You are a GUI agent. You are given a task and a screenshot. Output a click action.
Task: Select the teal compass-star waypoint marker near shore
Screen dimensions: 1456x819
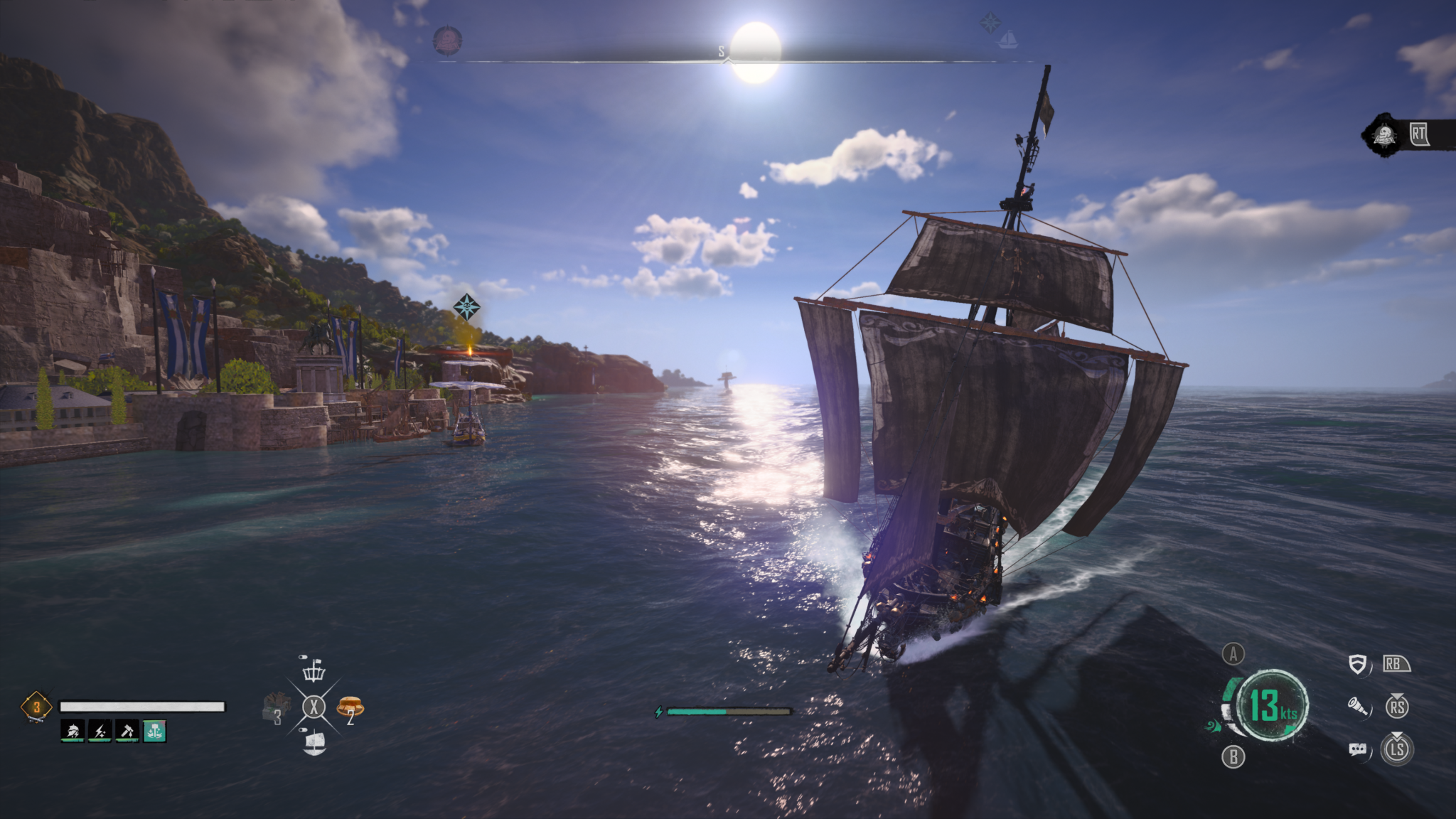pos(466,307)
